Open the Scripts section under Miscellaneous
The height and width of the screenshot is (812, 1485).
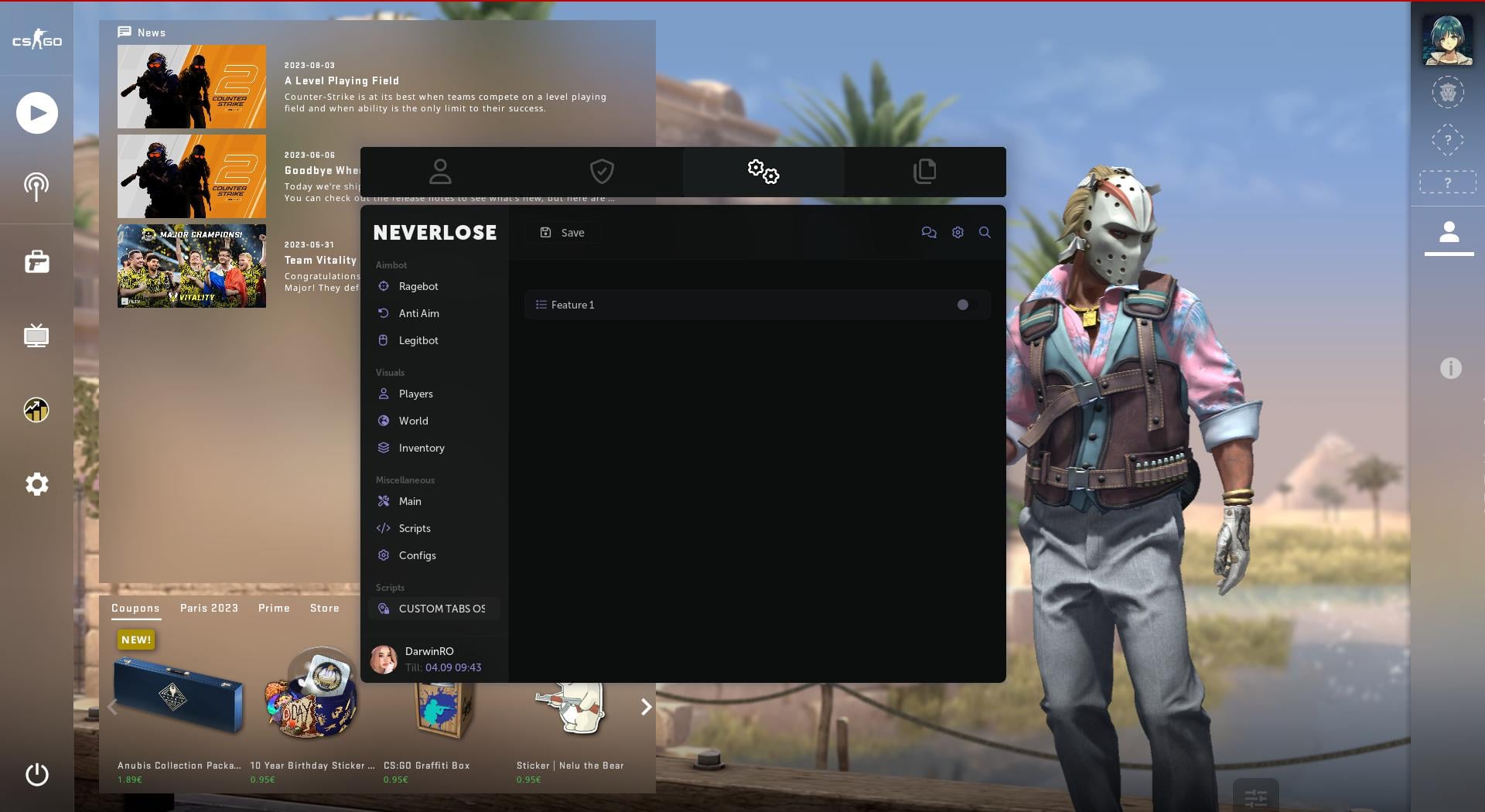point(415,528)
